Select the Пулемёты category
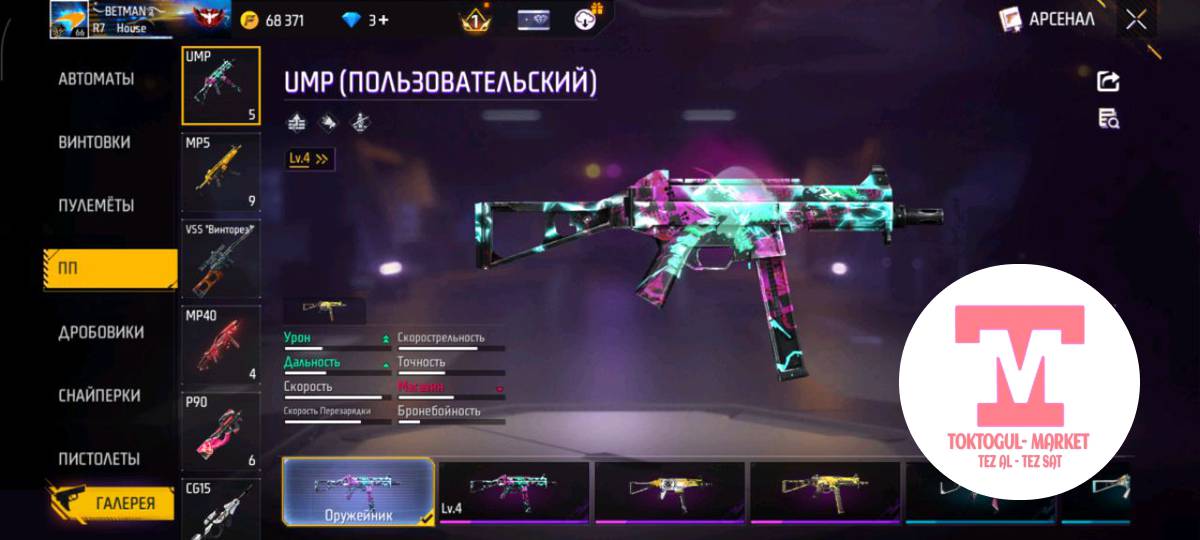Screen dimensions: 1200x540 coord(96,205)
